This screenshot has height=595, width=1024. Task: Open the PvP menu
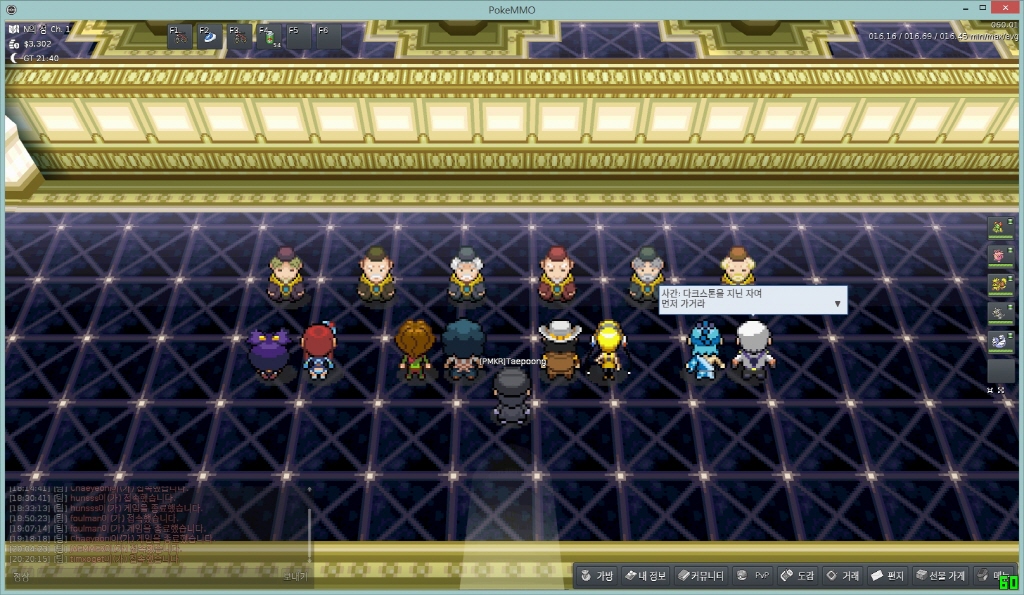click(x=753, y=576)
